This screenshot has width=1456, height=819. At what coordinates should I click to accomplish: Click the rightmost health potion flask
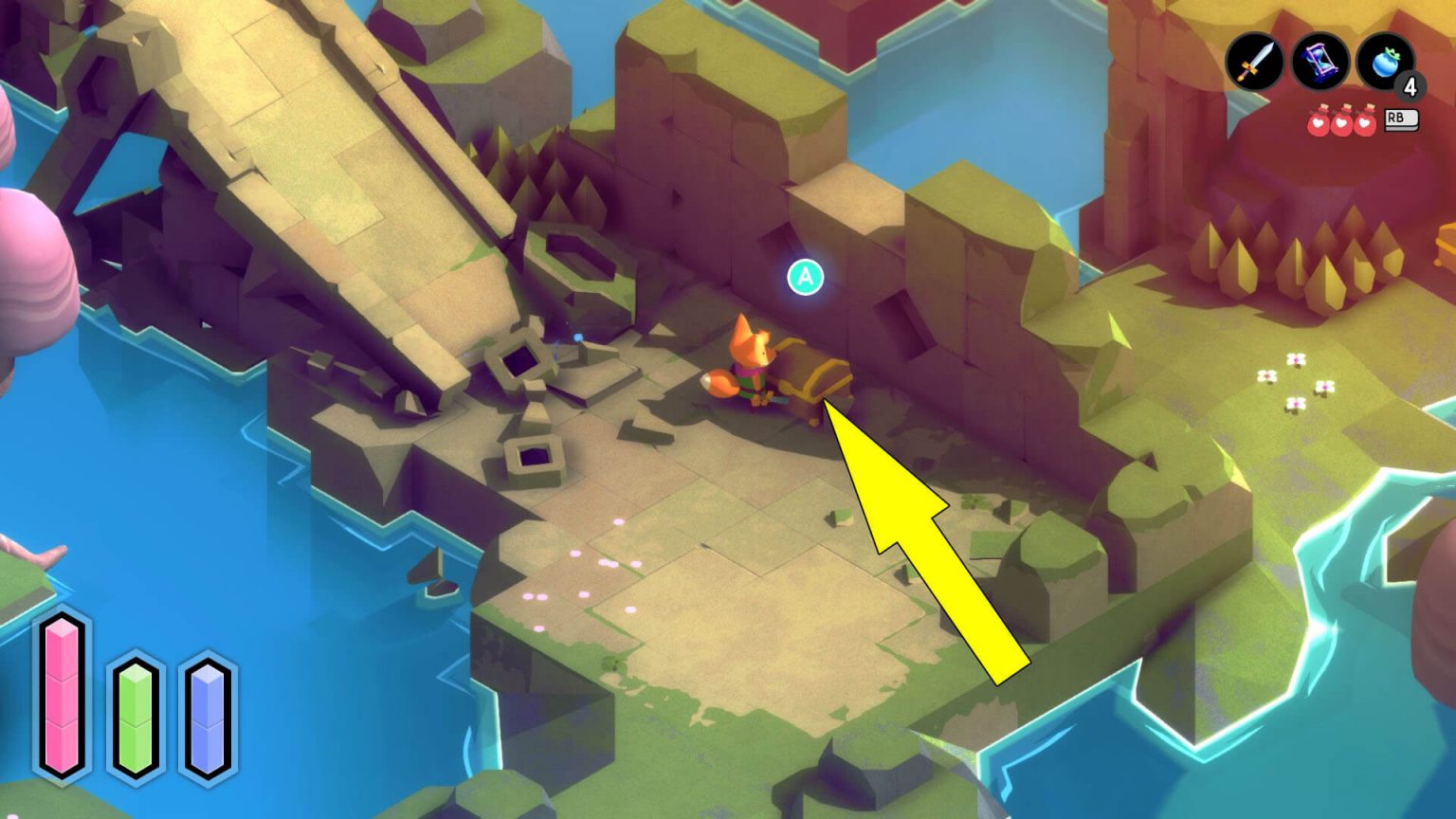pyautogui.click(x=1366, y=123)
